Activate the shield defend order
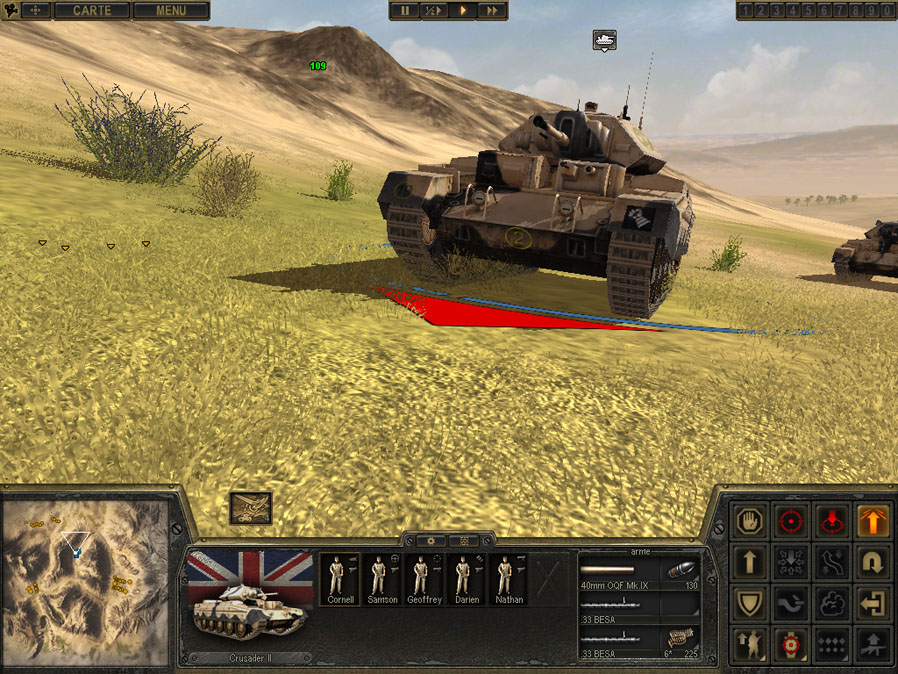Image resolution: width=898 pixels, height=674 pixels. point(750,604)
